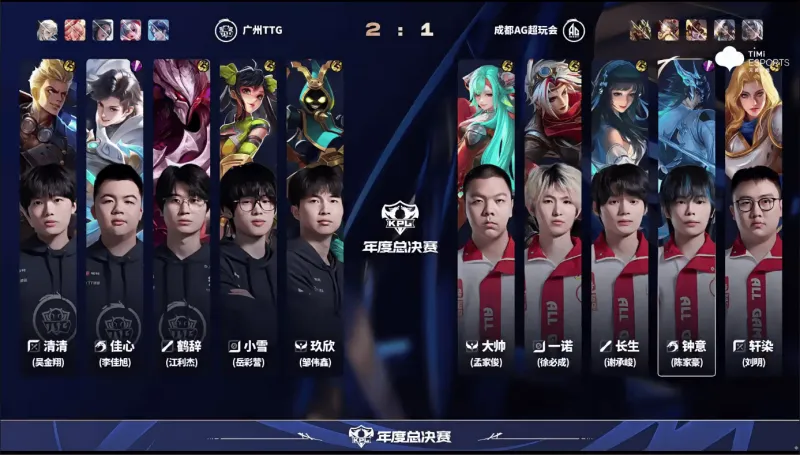800x455 pixels.
Task: Pick the 小雪 player card
Action: [x=248, y=215]
